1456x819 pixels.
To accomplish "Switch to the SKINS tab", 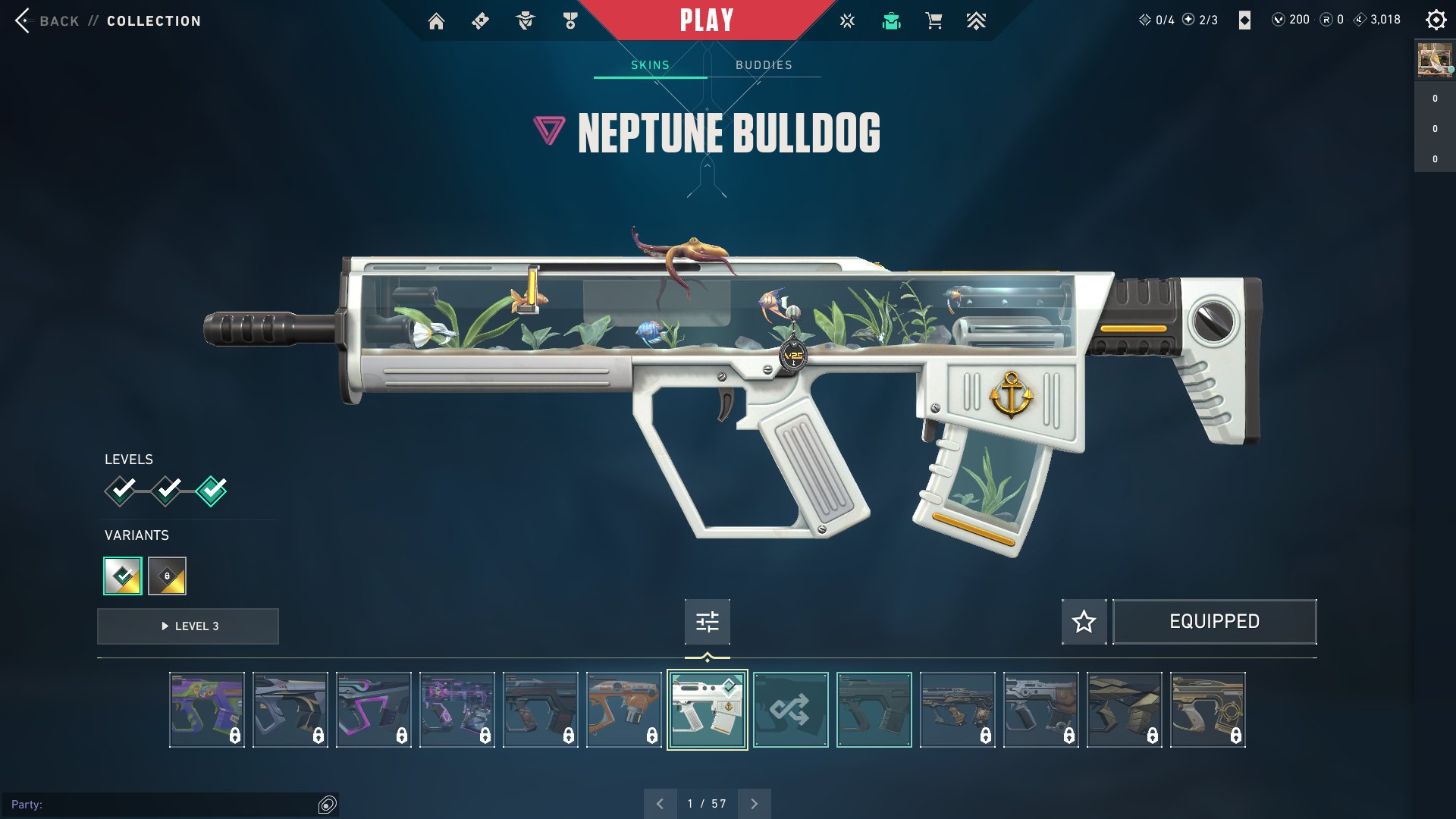I will pyautogui.click(x=651, y=64).
